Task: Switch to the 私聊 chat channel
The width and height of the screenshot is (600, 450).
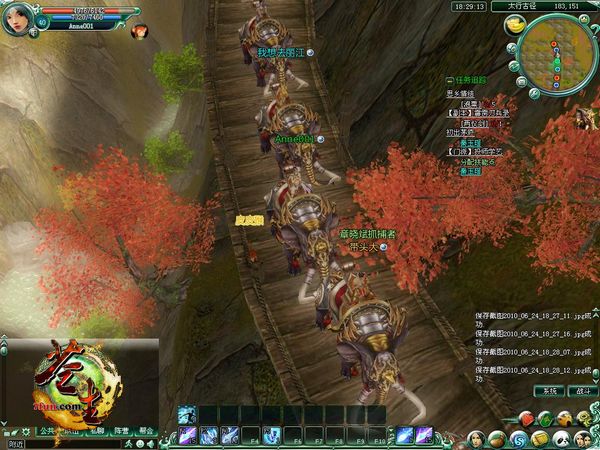Action: tap(95, 430)
